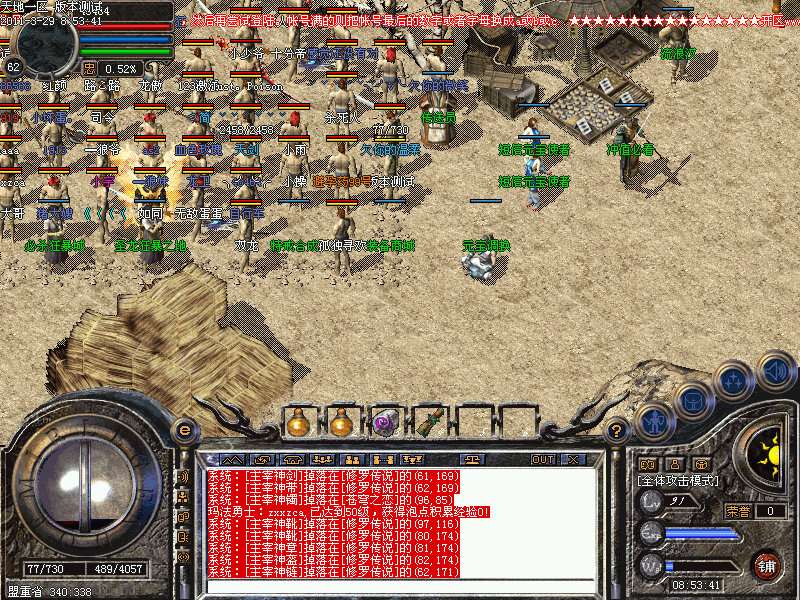Use the green bundle item in belt
The image size is (800, 600).
(429, 422)
